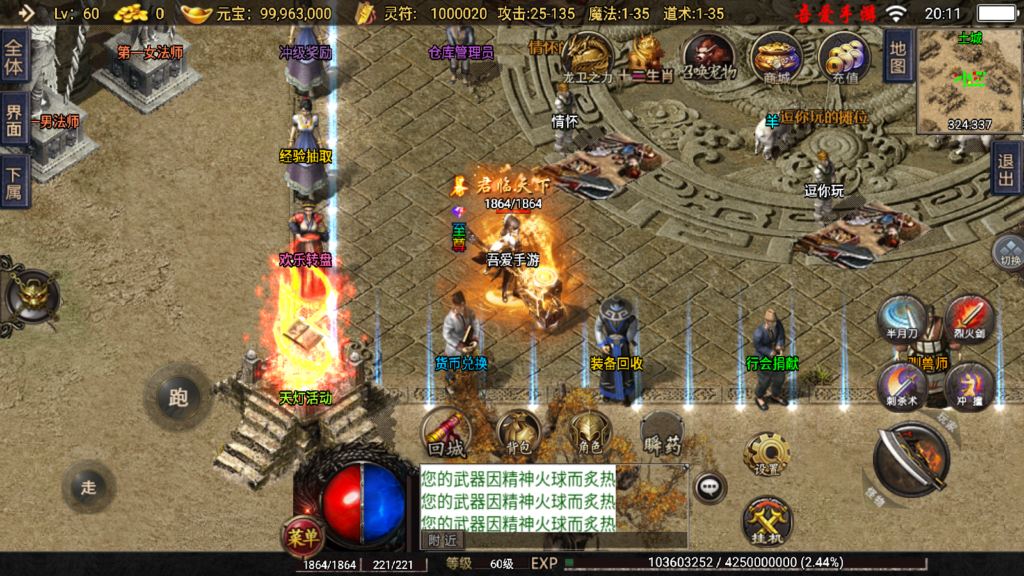Open the 十二生肖 zodiac icon

[646, 56]
